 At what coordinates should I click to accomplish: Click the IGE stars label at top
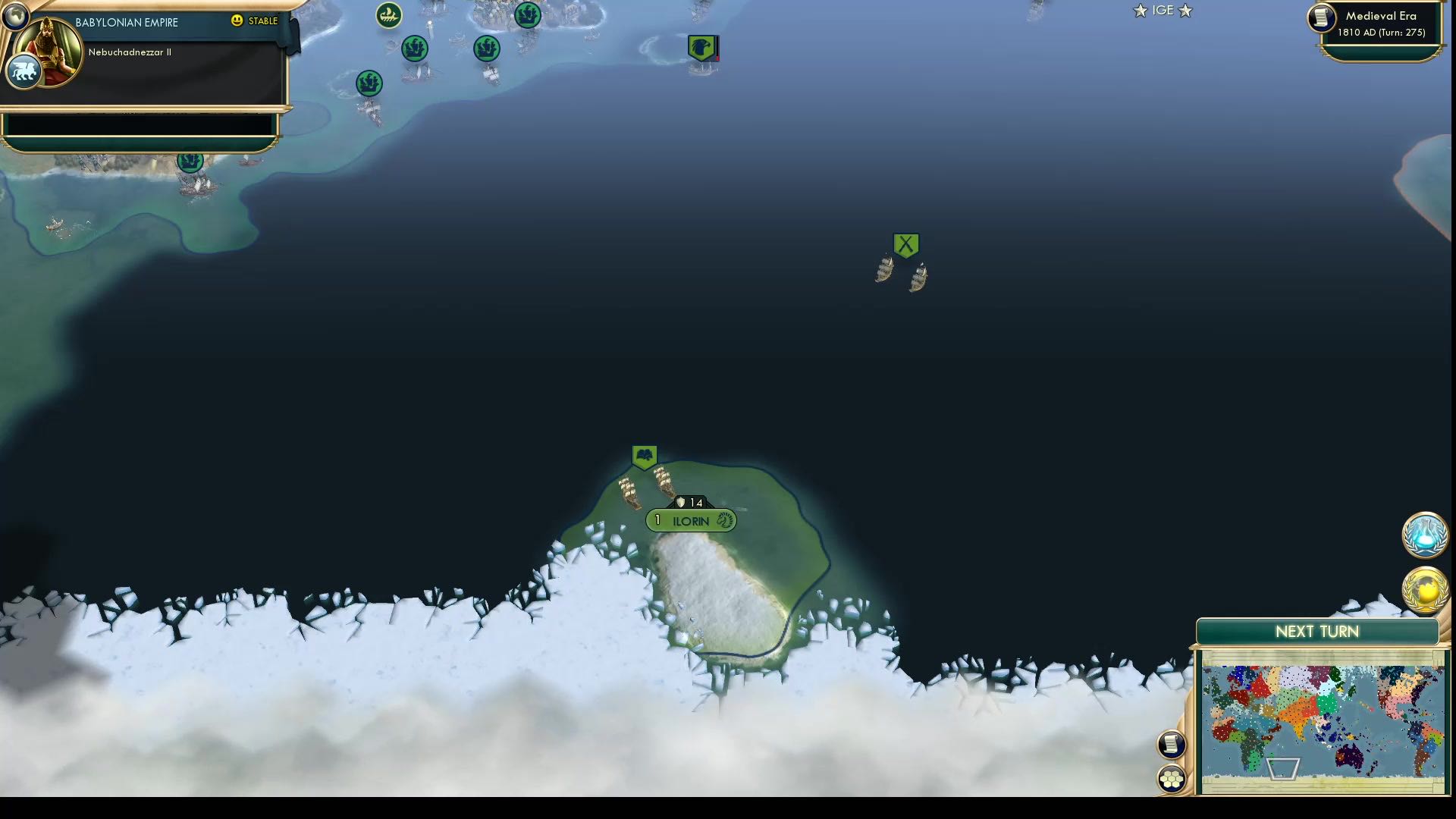(1162, 11)
